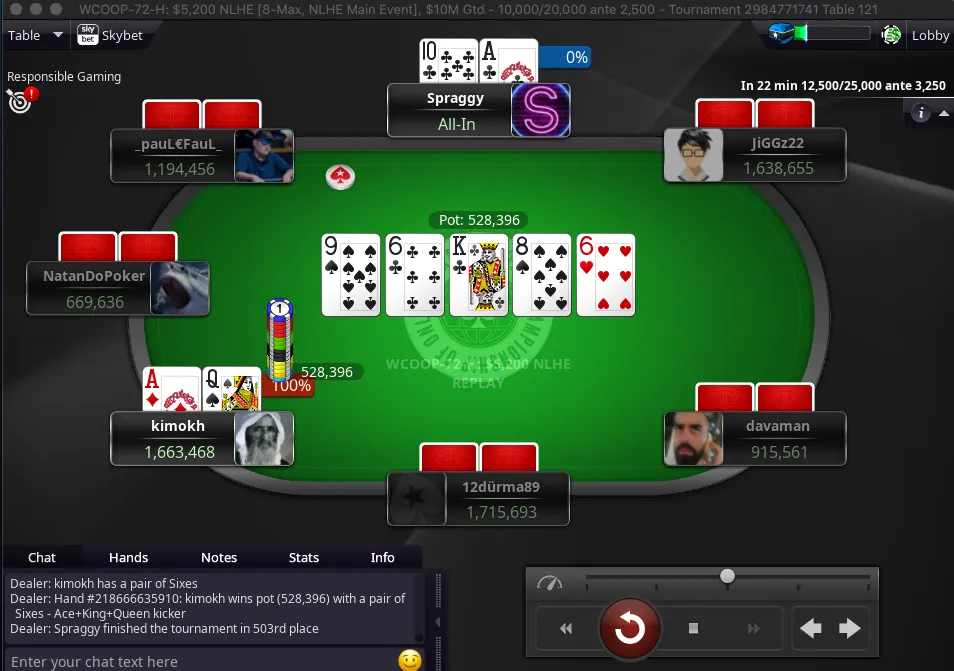Click the replay speed slider handle
The image size is (954, 671).
point(728,576)
